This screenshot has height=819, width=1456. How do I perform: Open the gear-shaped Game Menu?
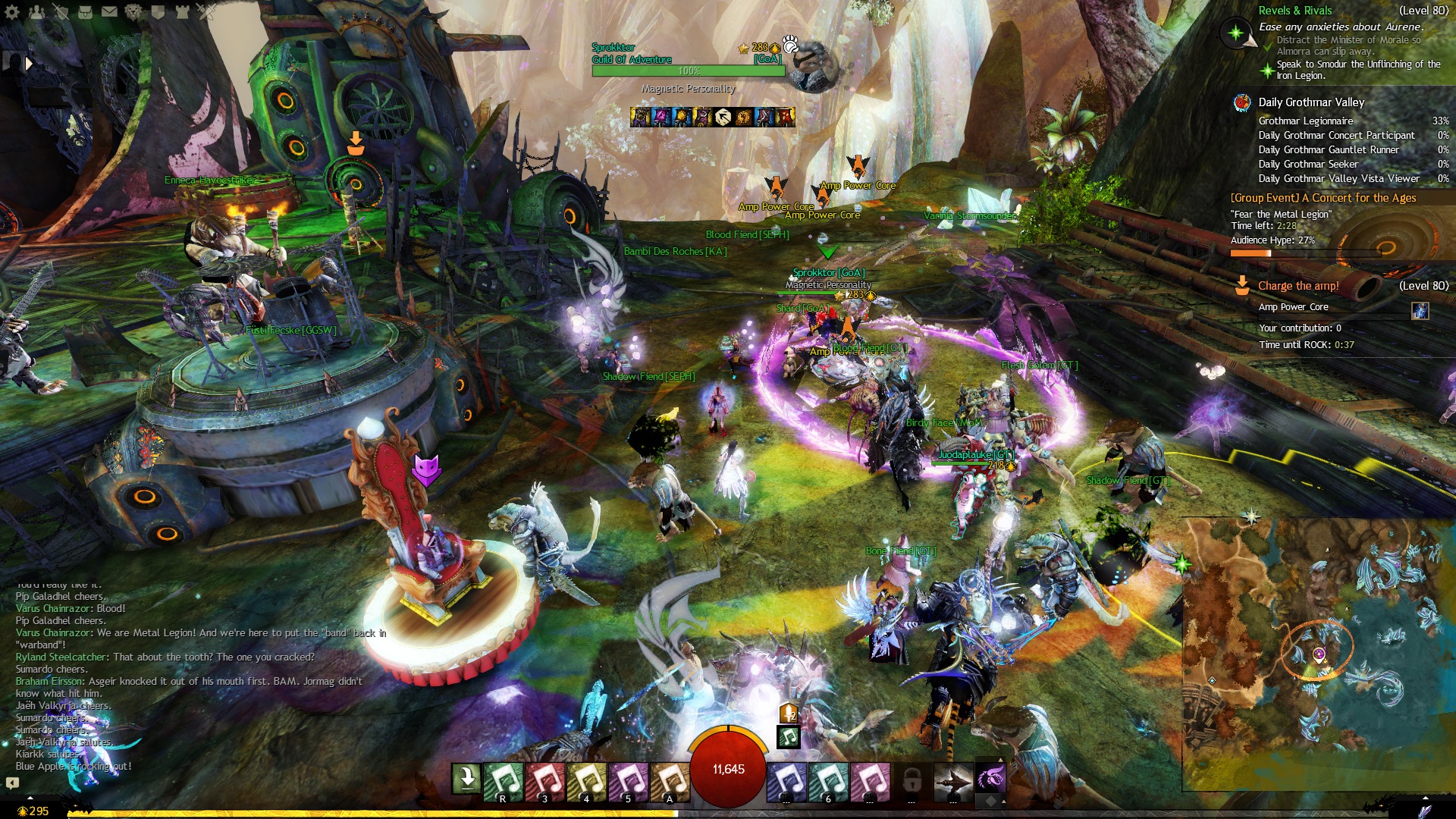[12, 11]
